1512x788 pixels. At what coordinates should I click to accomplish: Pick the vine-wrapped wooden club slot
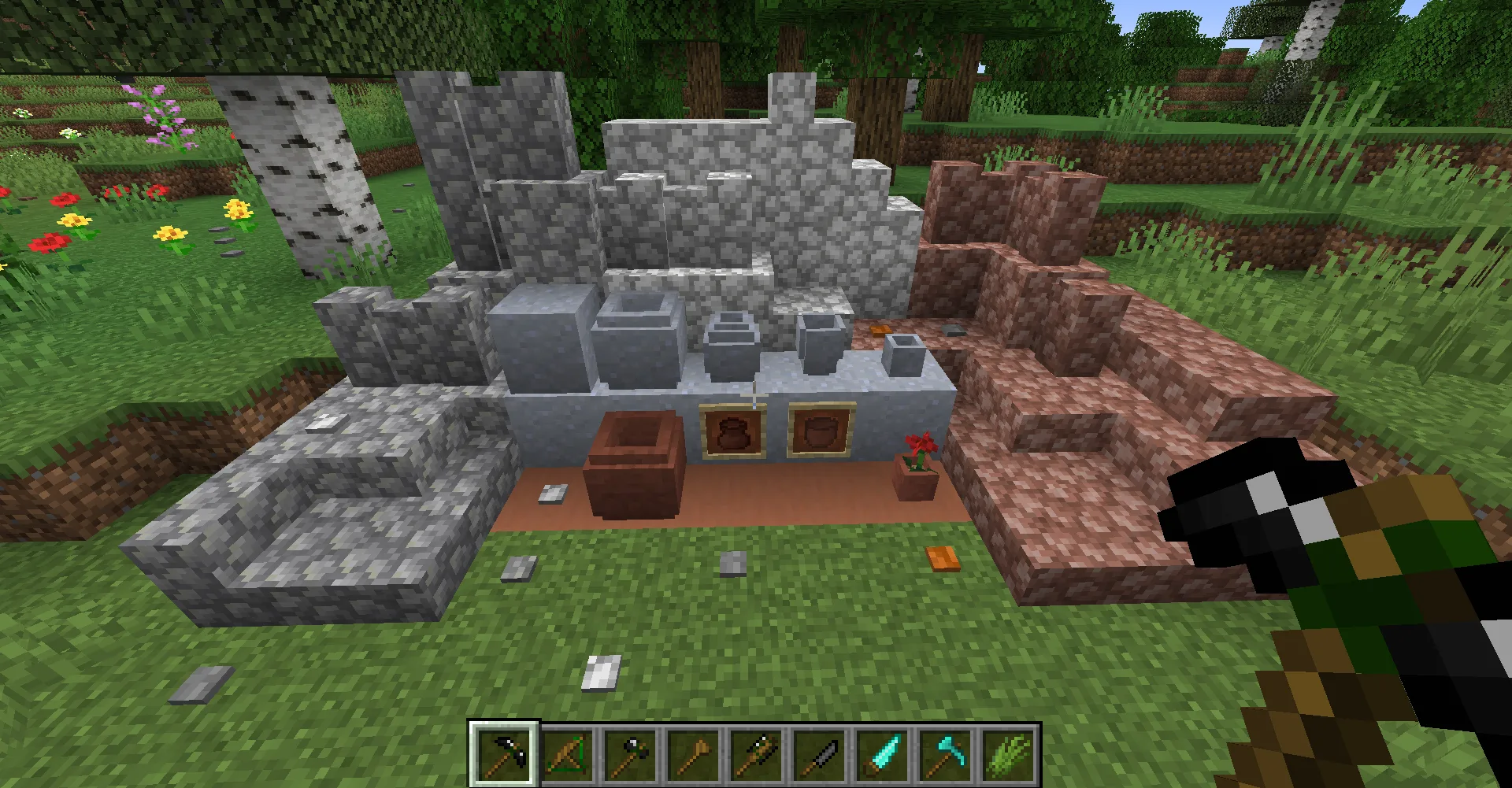[758, 754]
